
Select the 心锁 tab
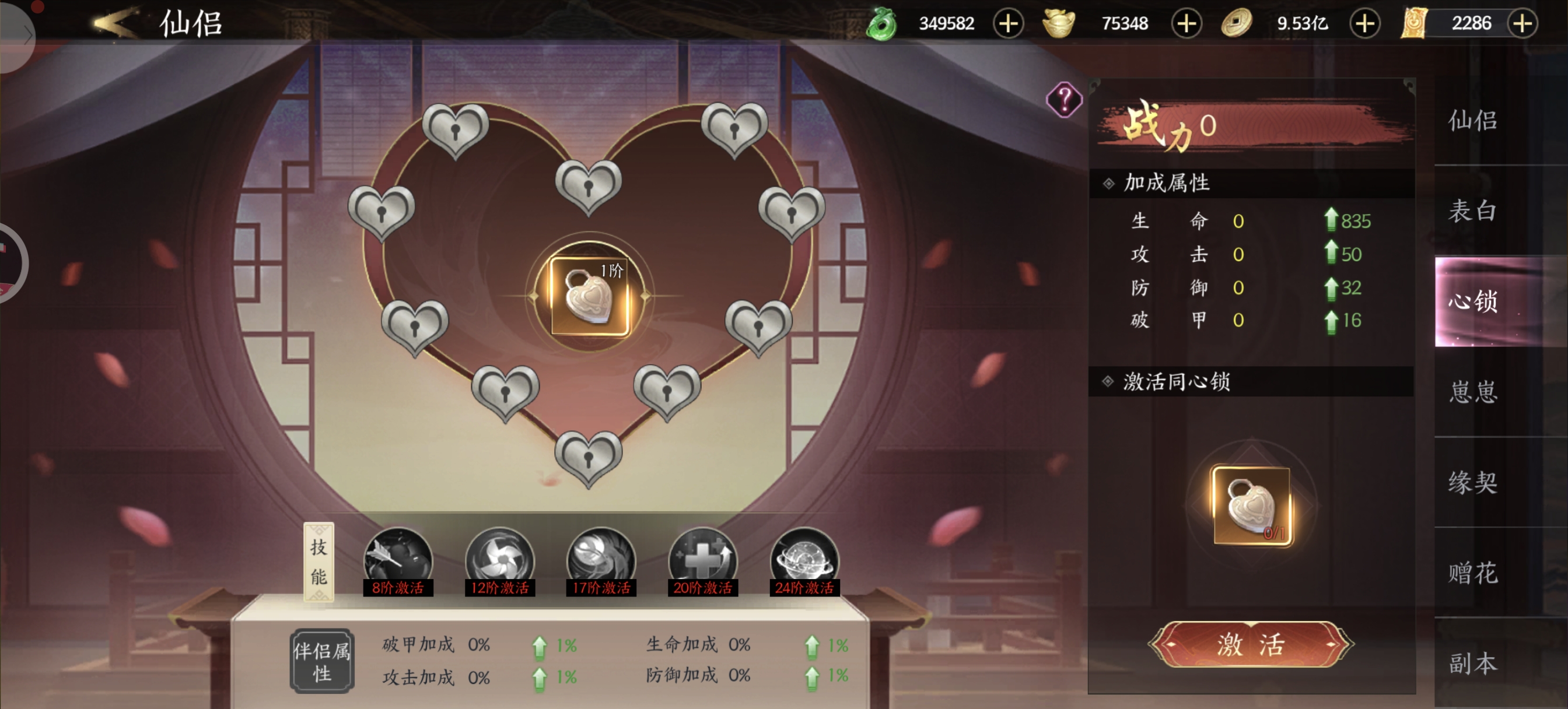pyautogui.click(x=1472, y=301)
